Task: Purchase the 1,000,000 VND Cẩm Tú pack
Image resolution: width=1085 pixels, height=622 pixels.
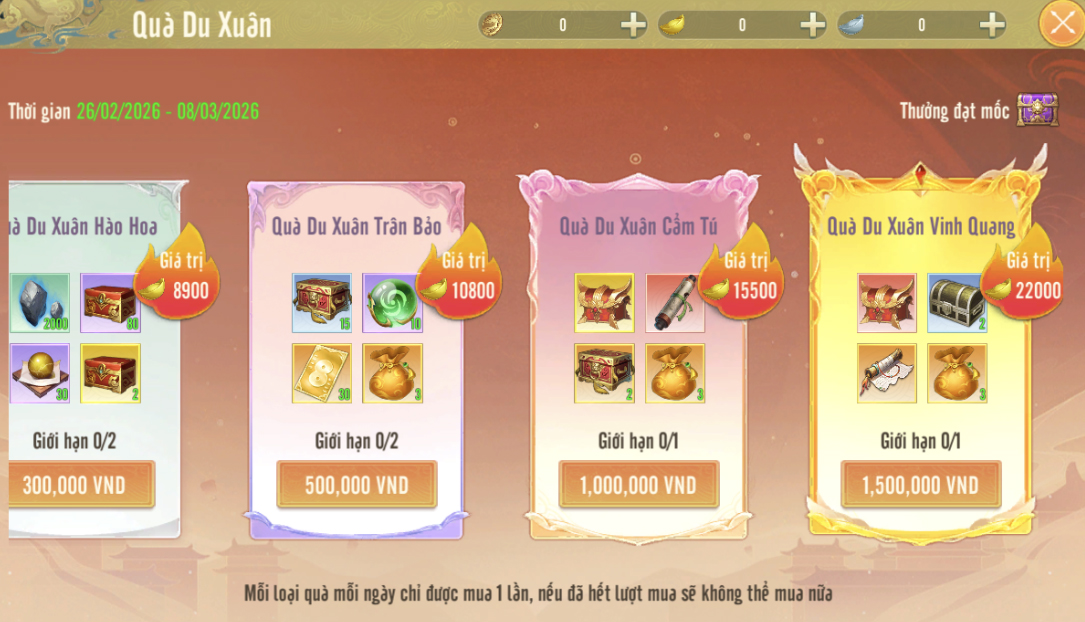Action: tap(638, 485)
